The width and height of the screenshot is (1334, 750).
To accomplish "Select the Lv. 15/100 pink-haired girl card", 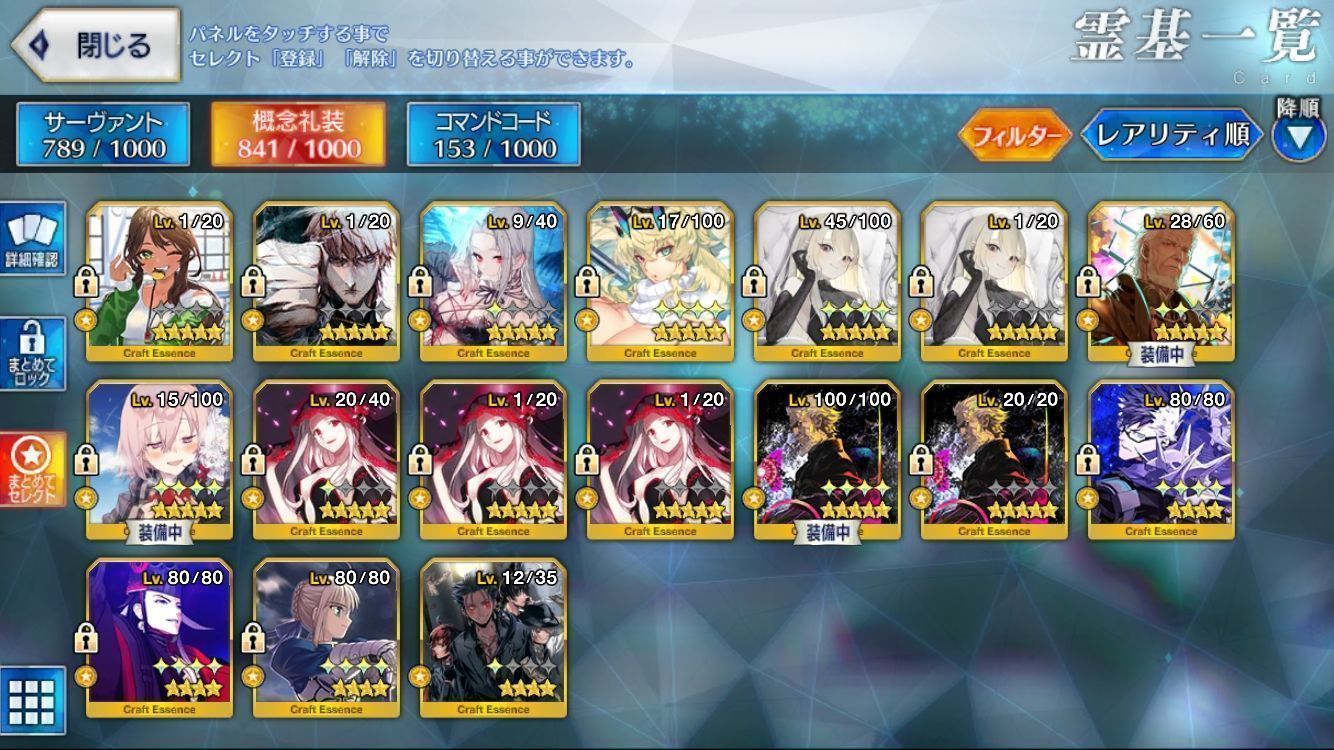I will (x=160, y=460).
